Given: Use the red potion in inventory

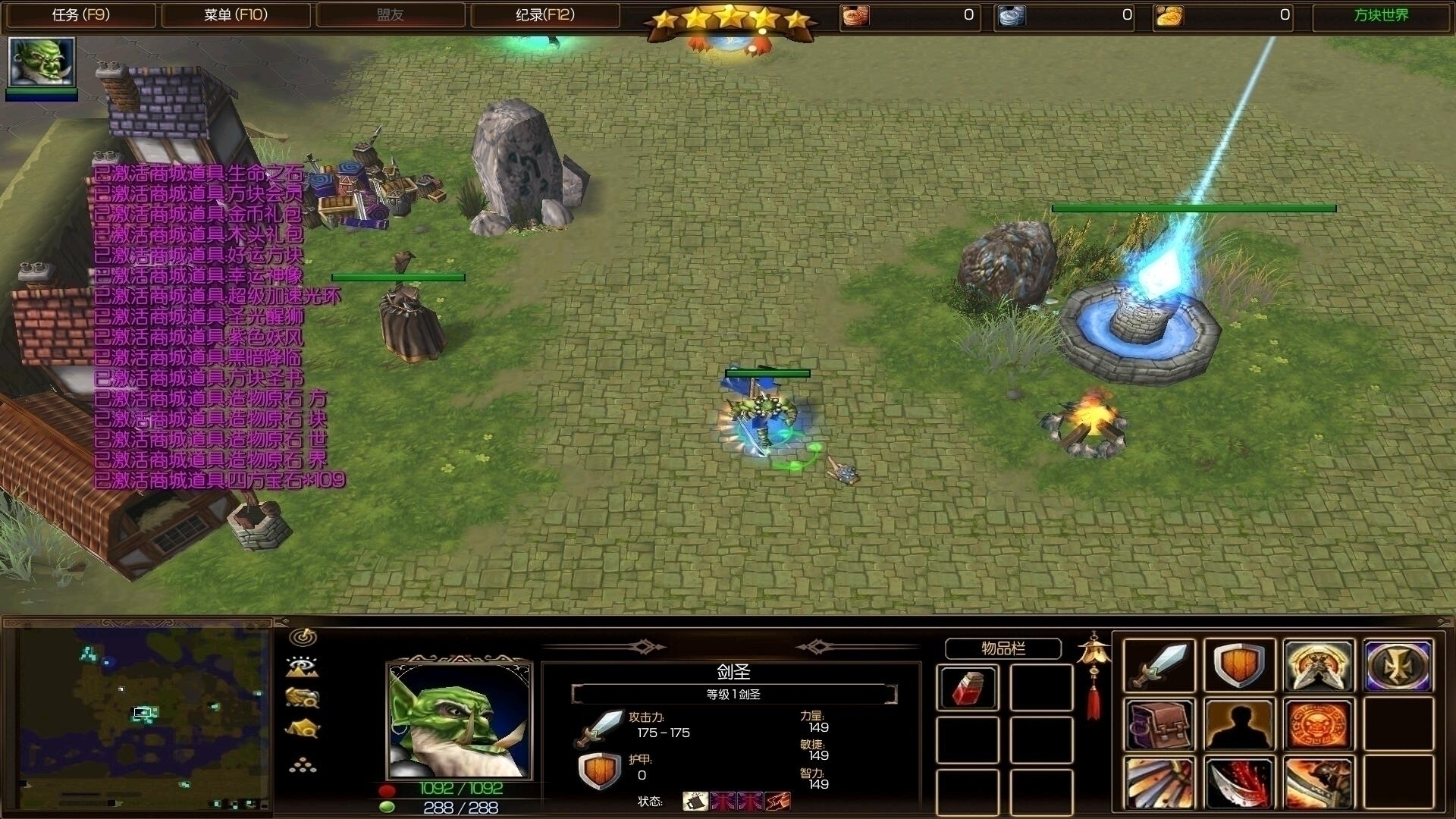Looking at the screenshot, I should 968,688.
